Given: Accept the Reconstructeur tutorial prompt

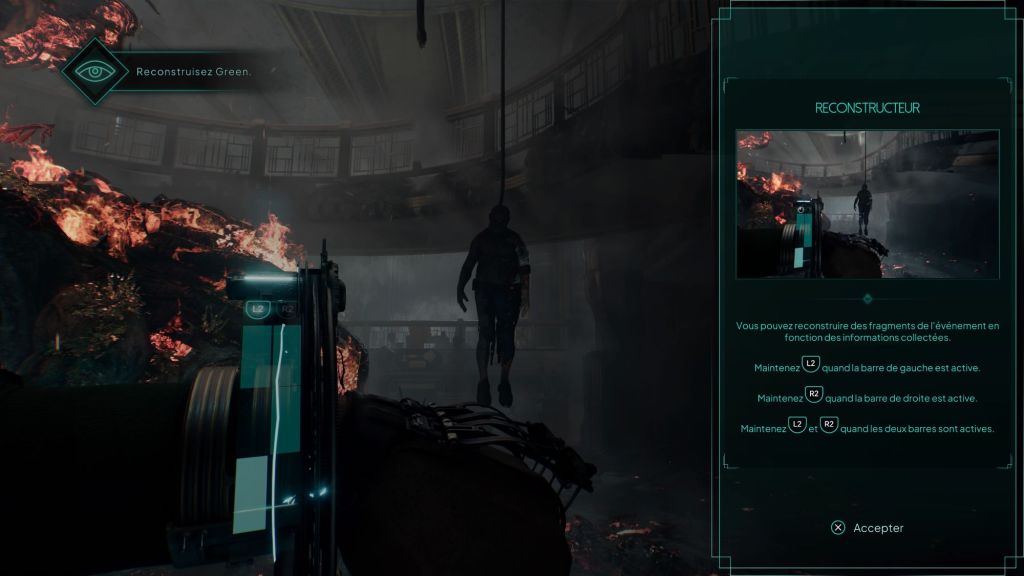Looking at the screenshot, I should click(867, 528).
